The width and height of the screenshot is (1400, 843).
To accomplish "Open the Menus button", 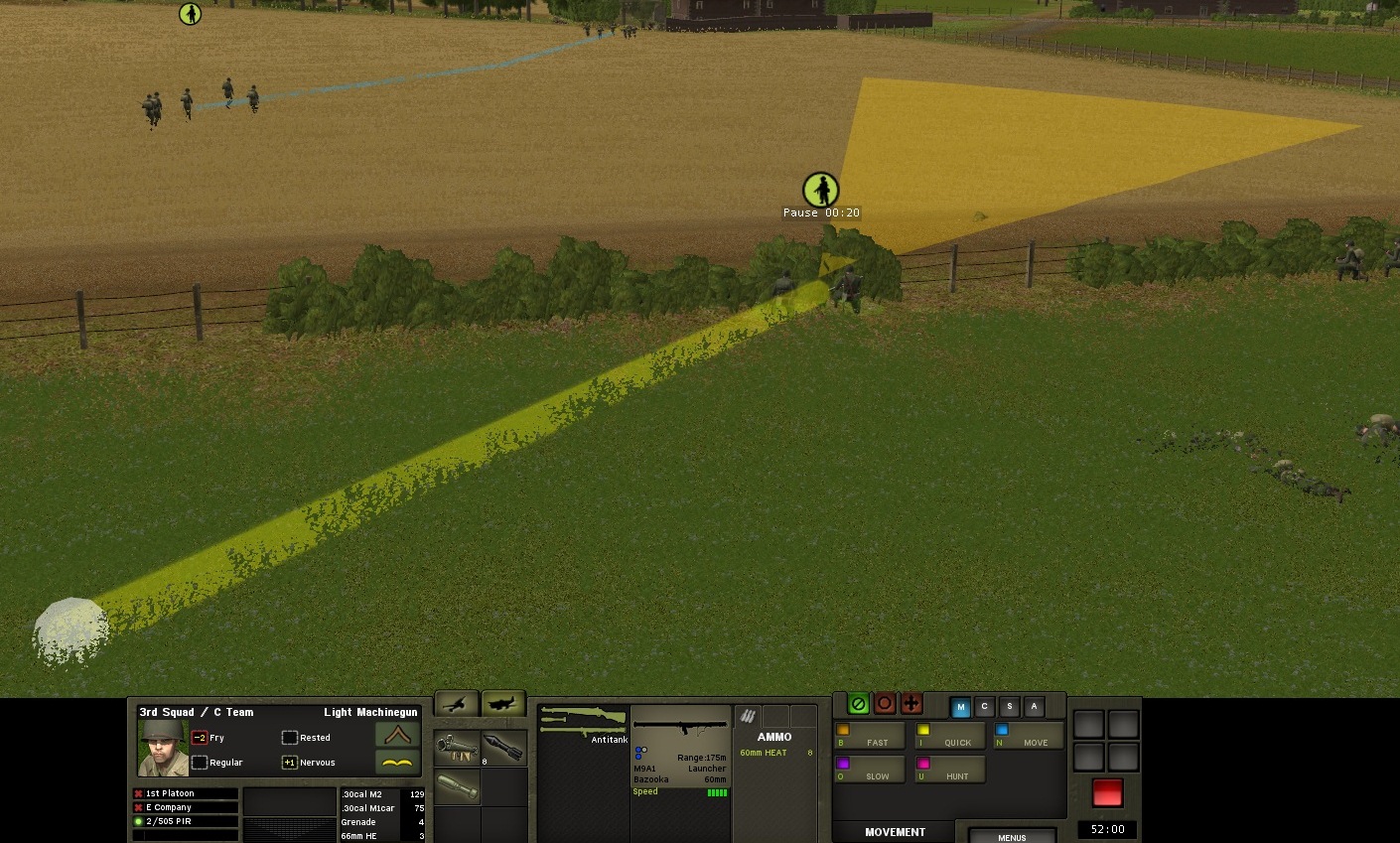I will 1012,836.
